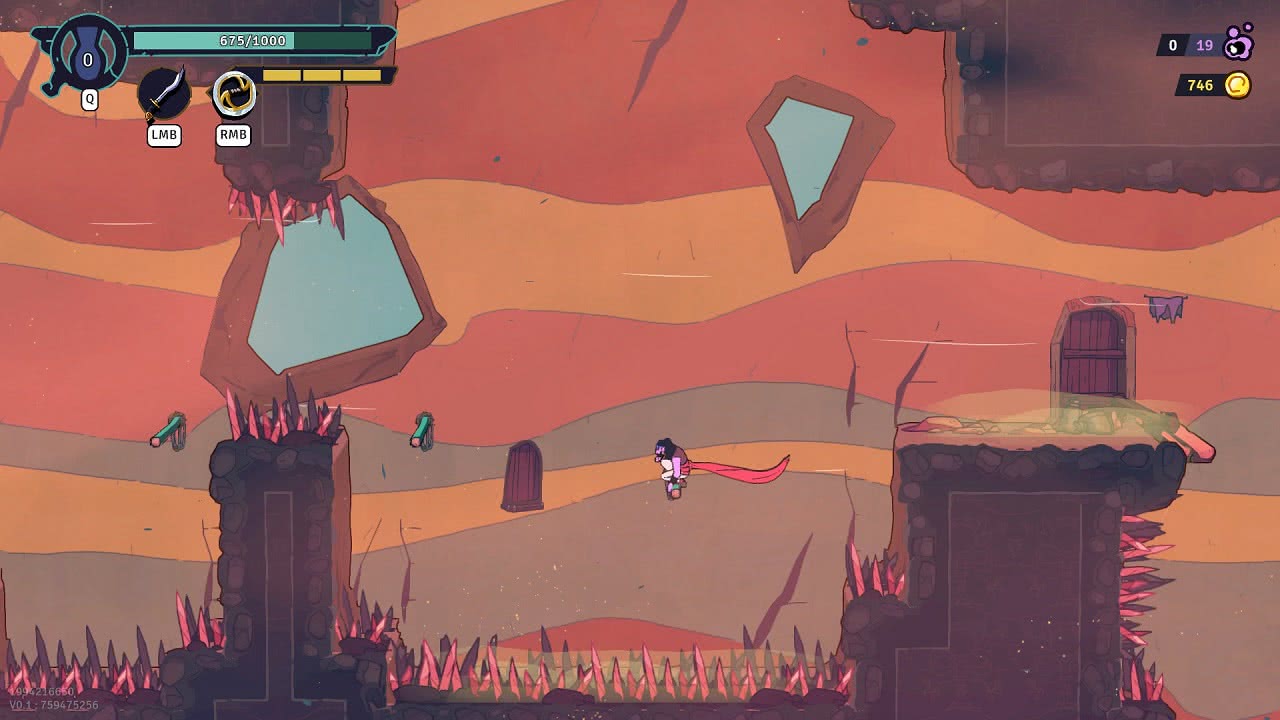
Task: Activate the golden chakram tool icon
Action: [x=234, y=95]
